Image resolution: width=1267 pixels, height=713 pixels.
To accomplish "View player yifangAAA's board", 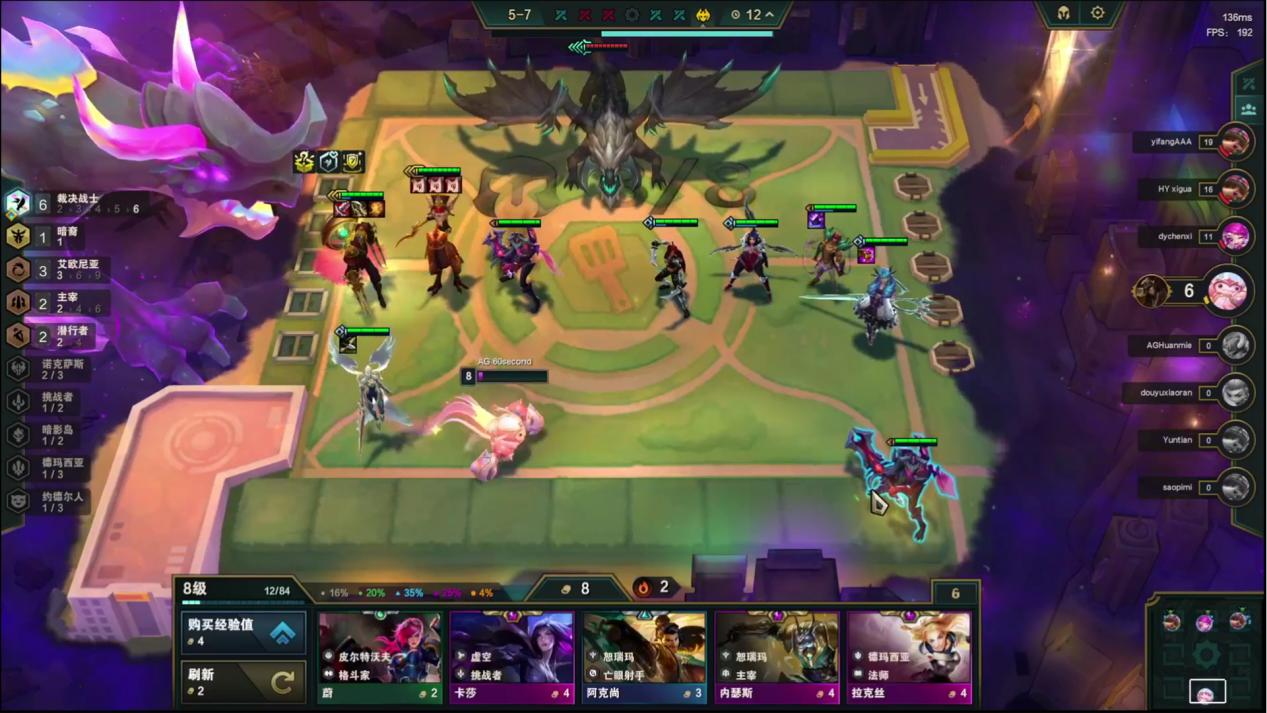I will (1236, 142).
